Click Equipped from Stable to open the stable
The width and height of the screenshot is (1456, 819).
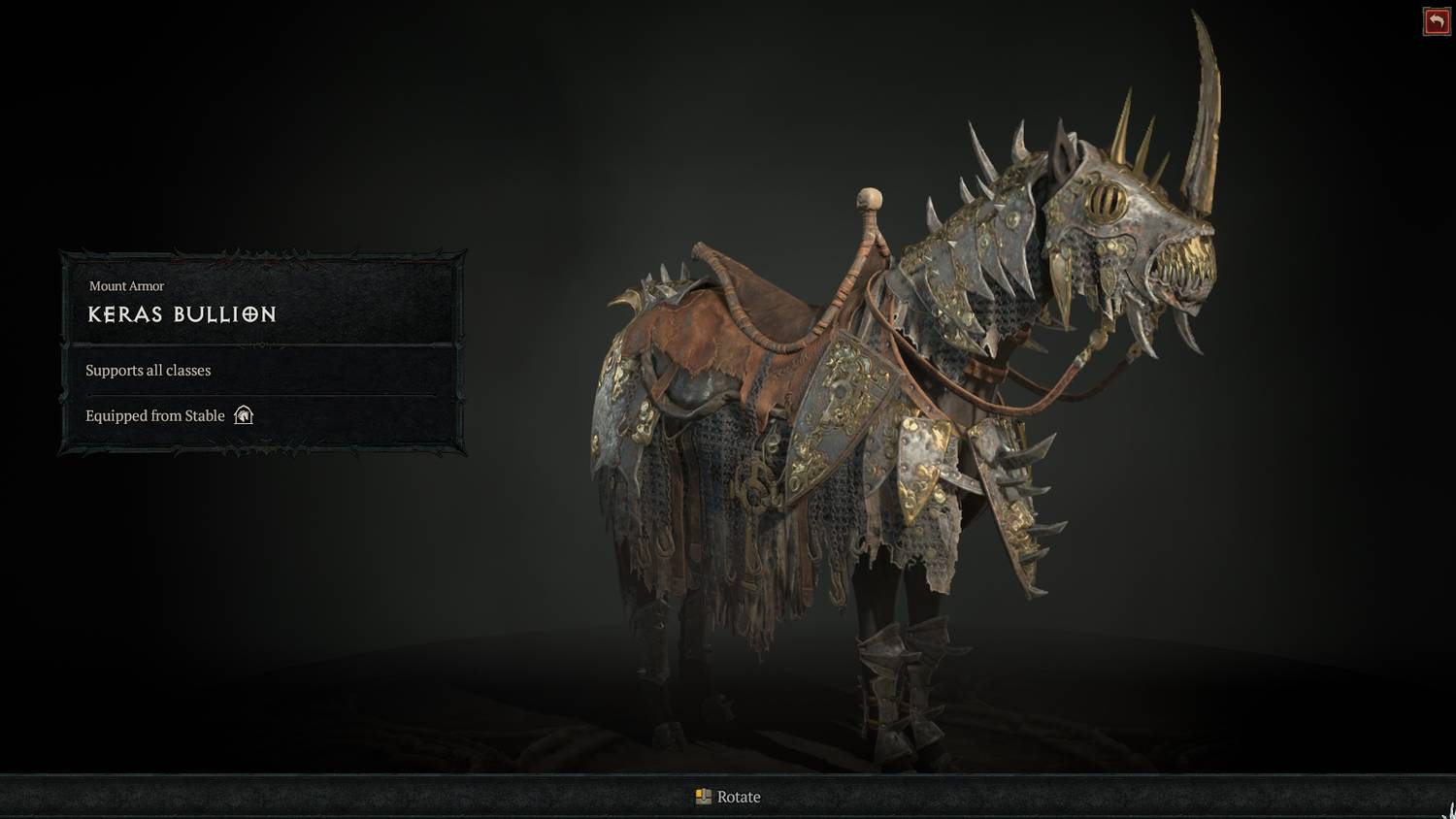(x=154, y=415)
